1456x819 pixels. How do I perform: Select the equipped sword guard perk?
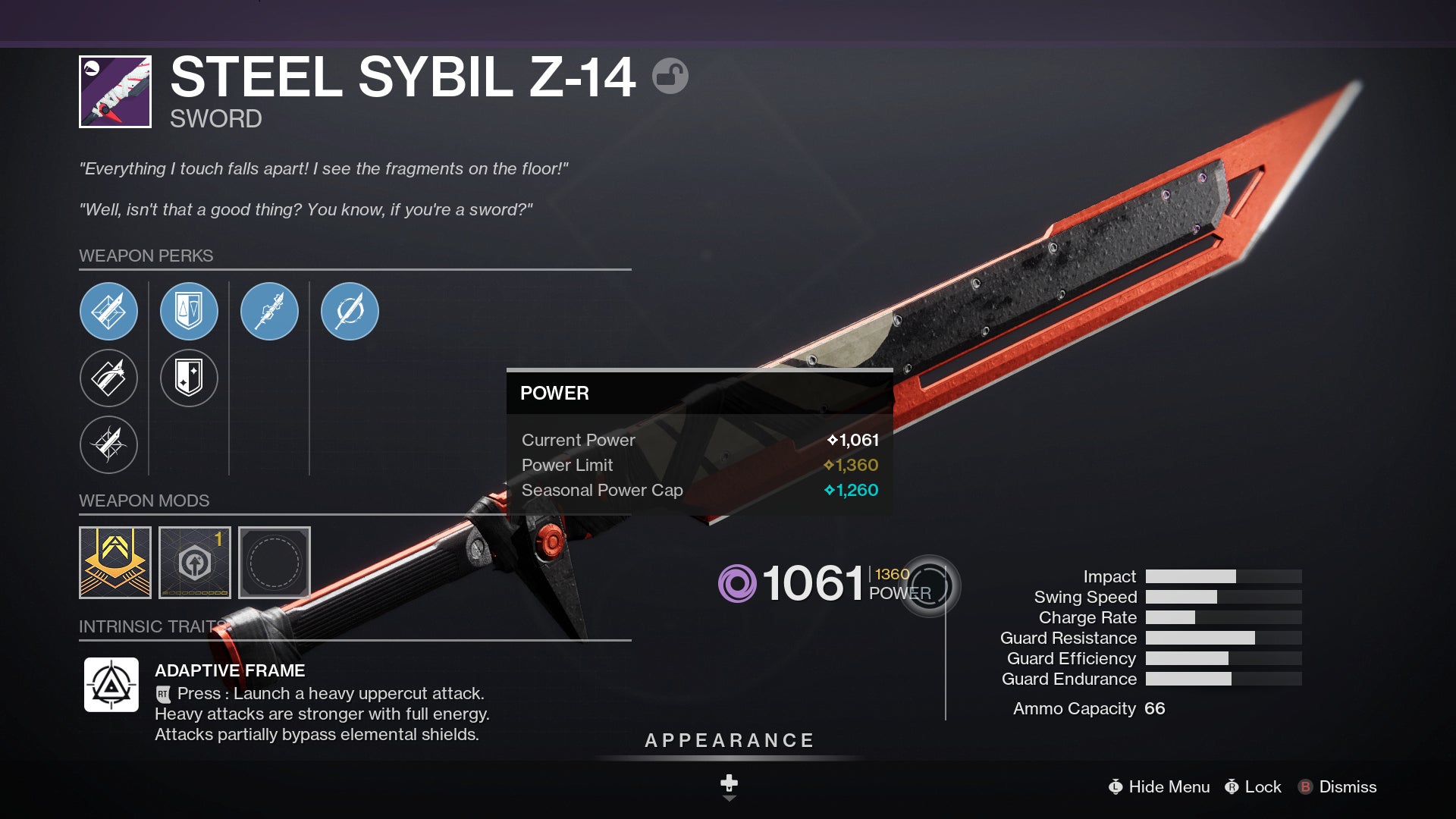189,311
